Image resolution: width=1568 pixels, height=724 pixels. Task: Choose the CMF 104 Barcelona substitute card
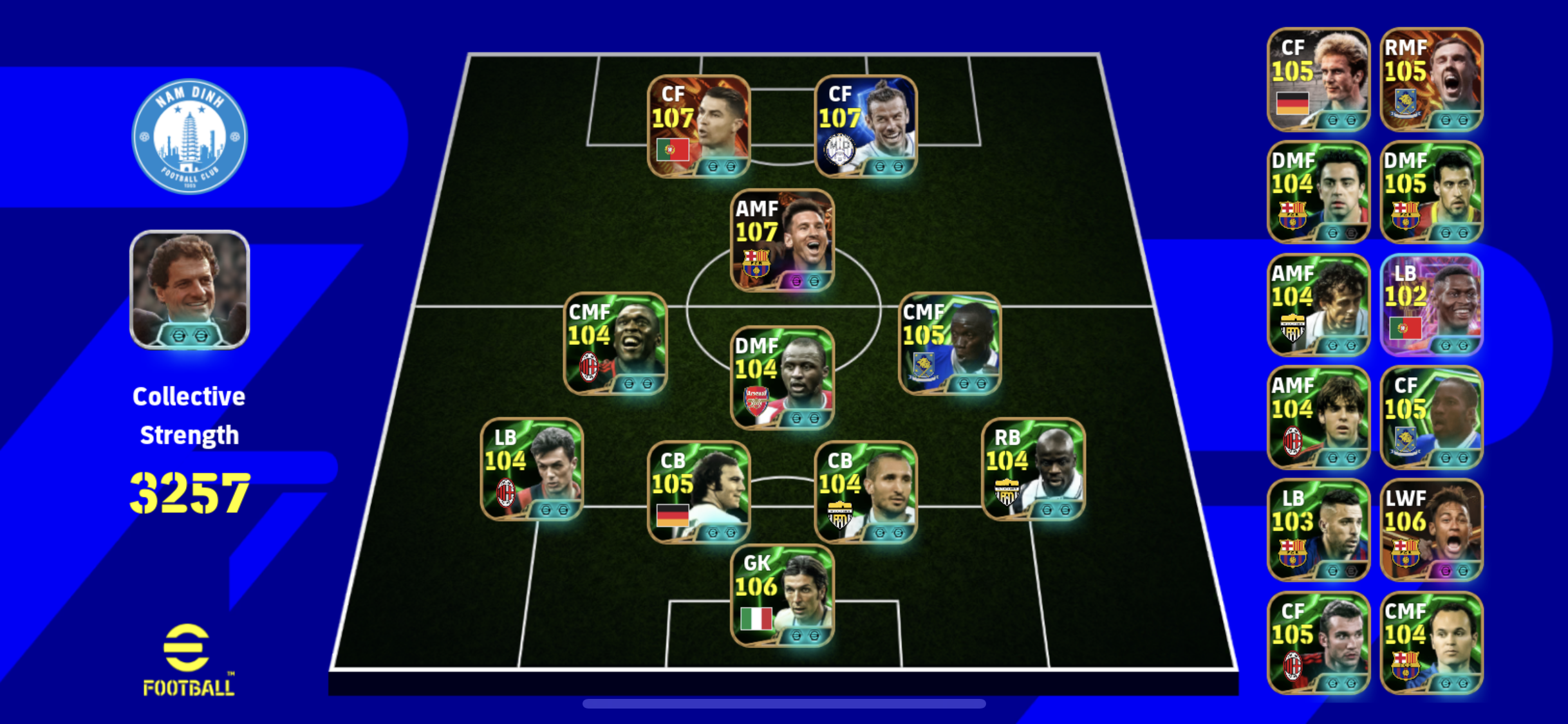click(x=1432, y=643)
